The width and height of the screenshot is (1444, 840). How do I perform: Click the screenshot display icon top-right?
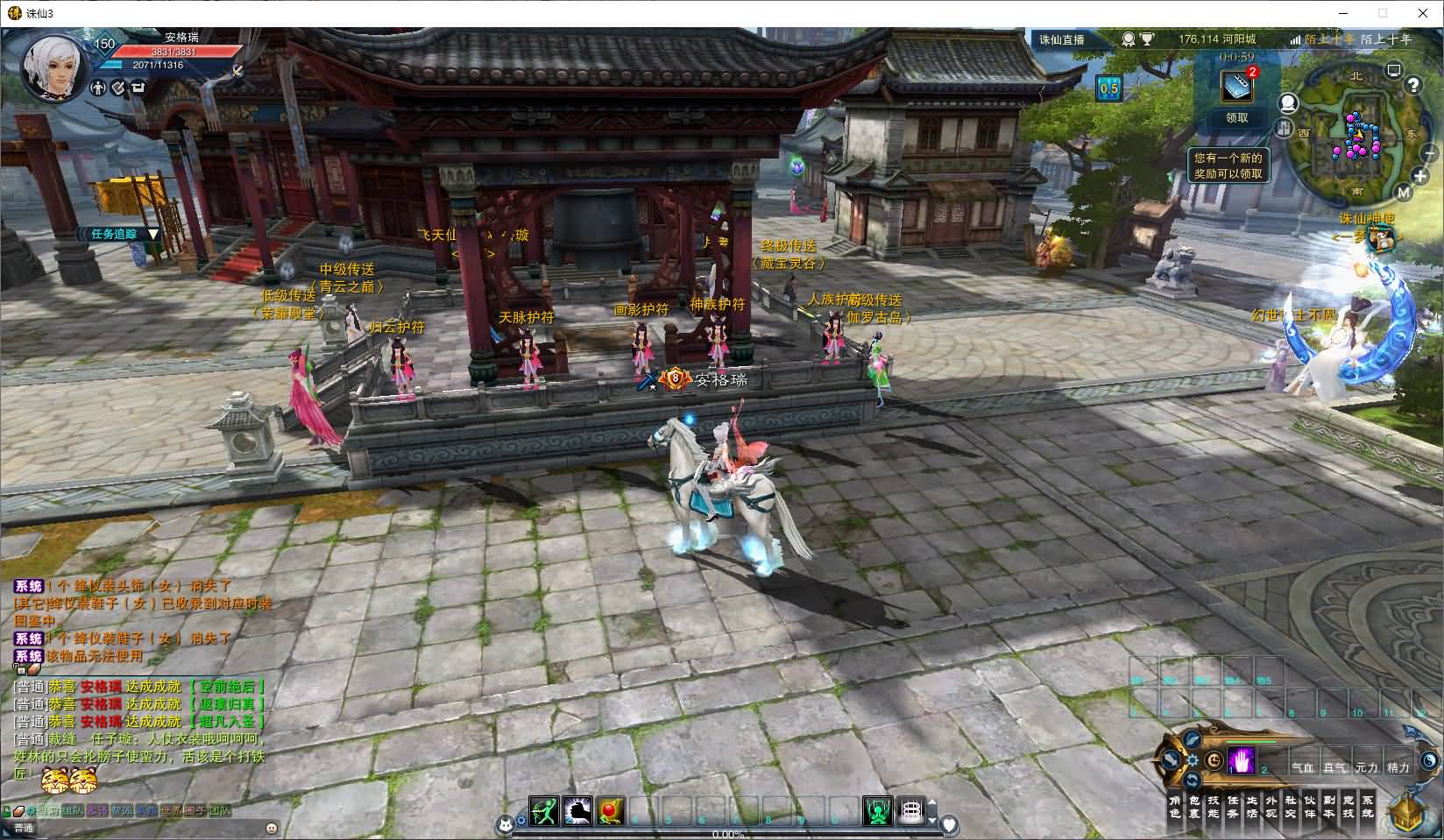click(1393, 71)
